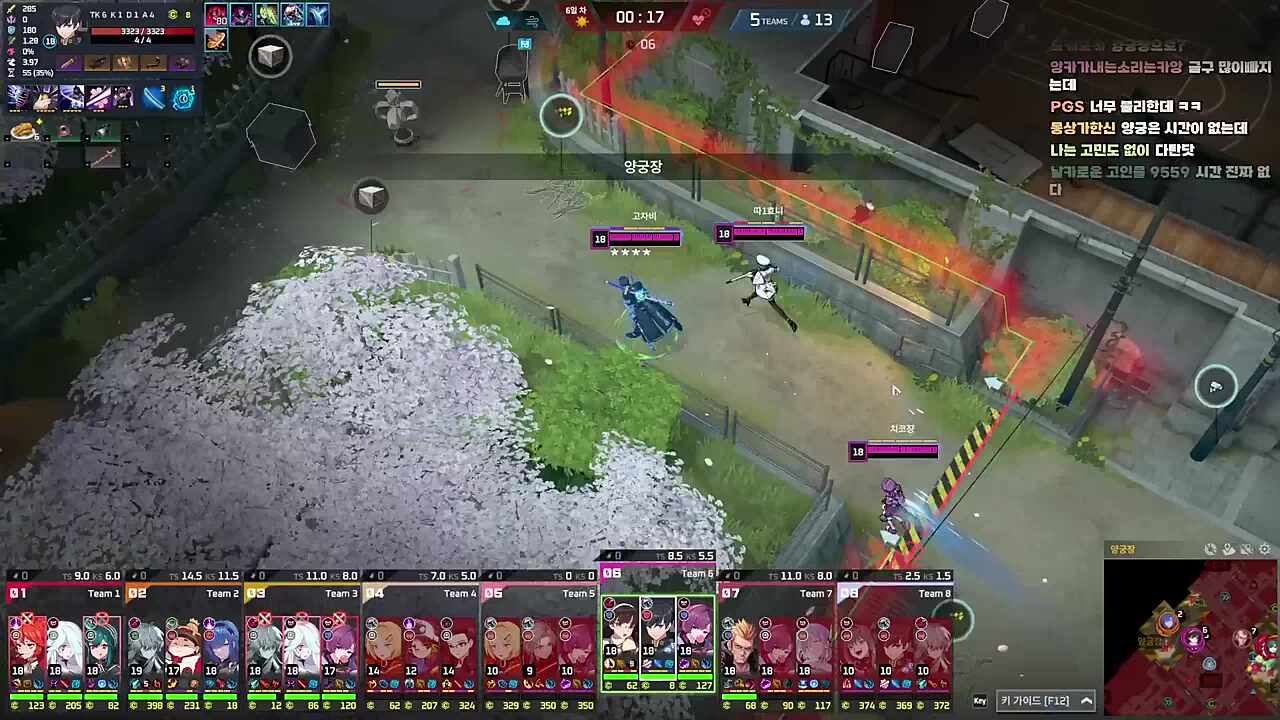Select the cherry blossom slash skill icon

(98, 97)
